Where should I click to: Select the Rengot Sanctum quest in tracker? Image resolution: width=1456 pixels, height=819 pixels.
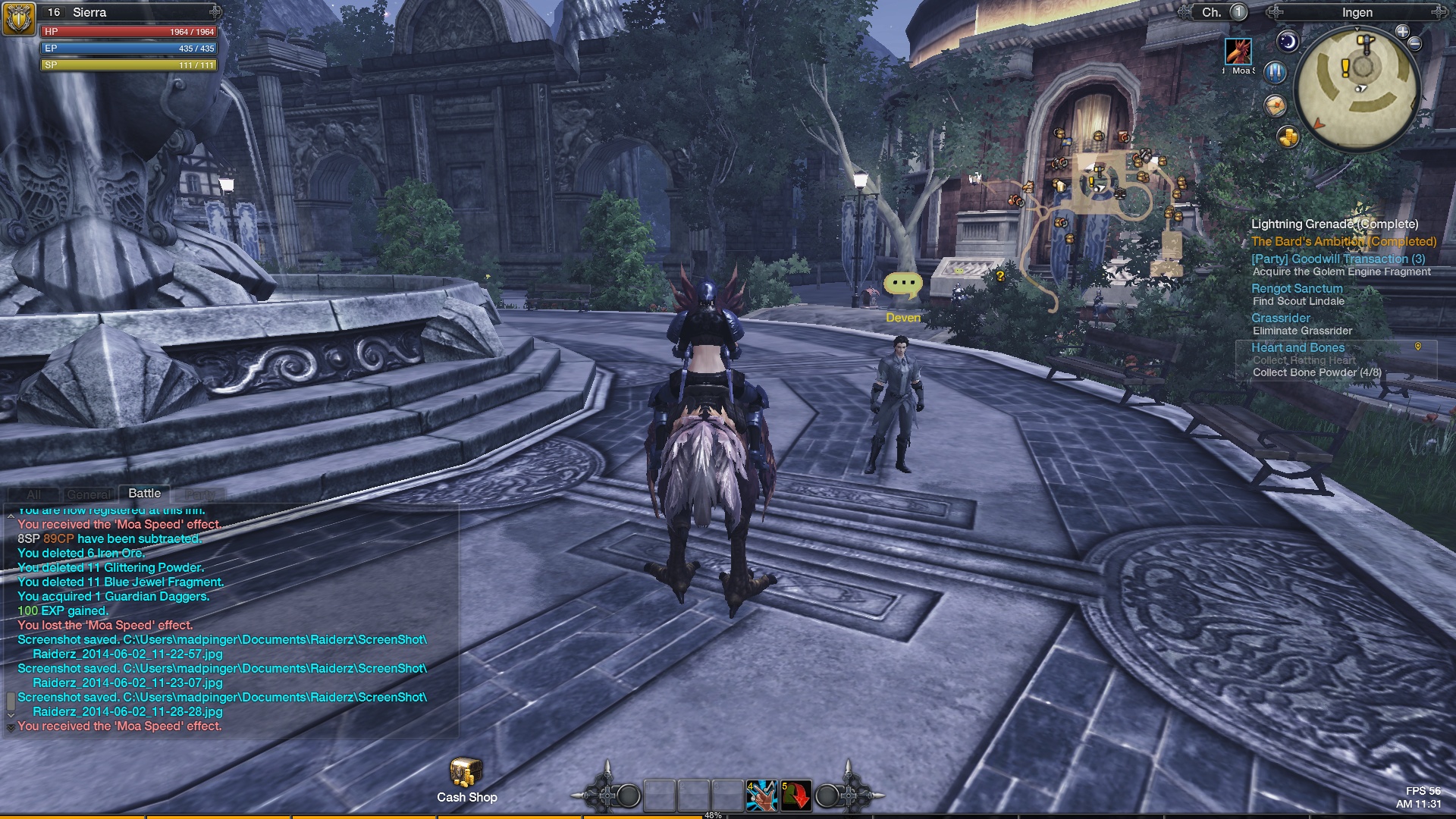pos(1297,288)
